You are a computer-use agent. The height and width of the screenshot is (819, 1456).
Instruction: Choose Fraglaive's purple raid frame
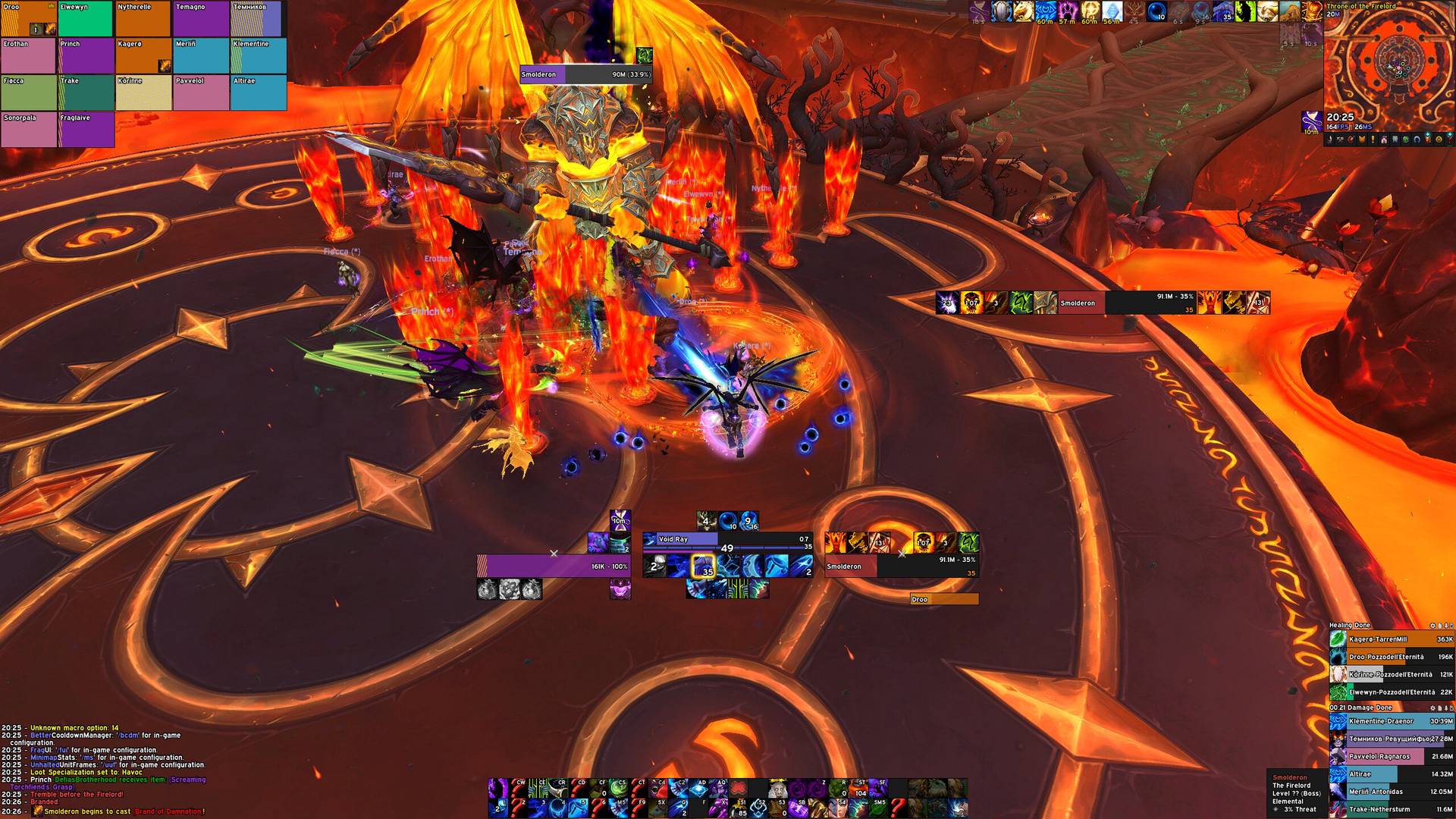86,130
